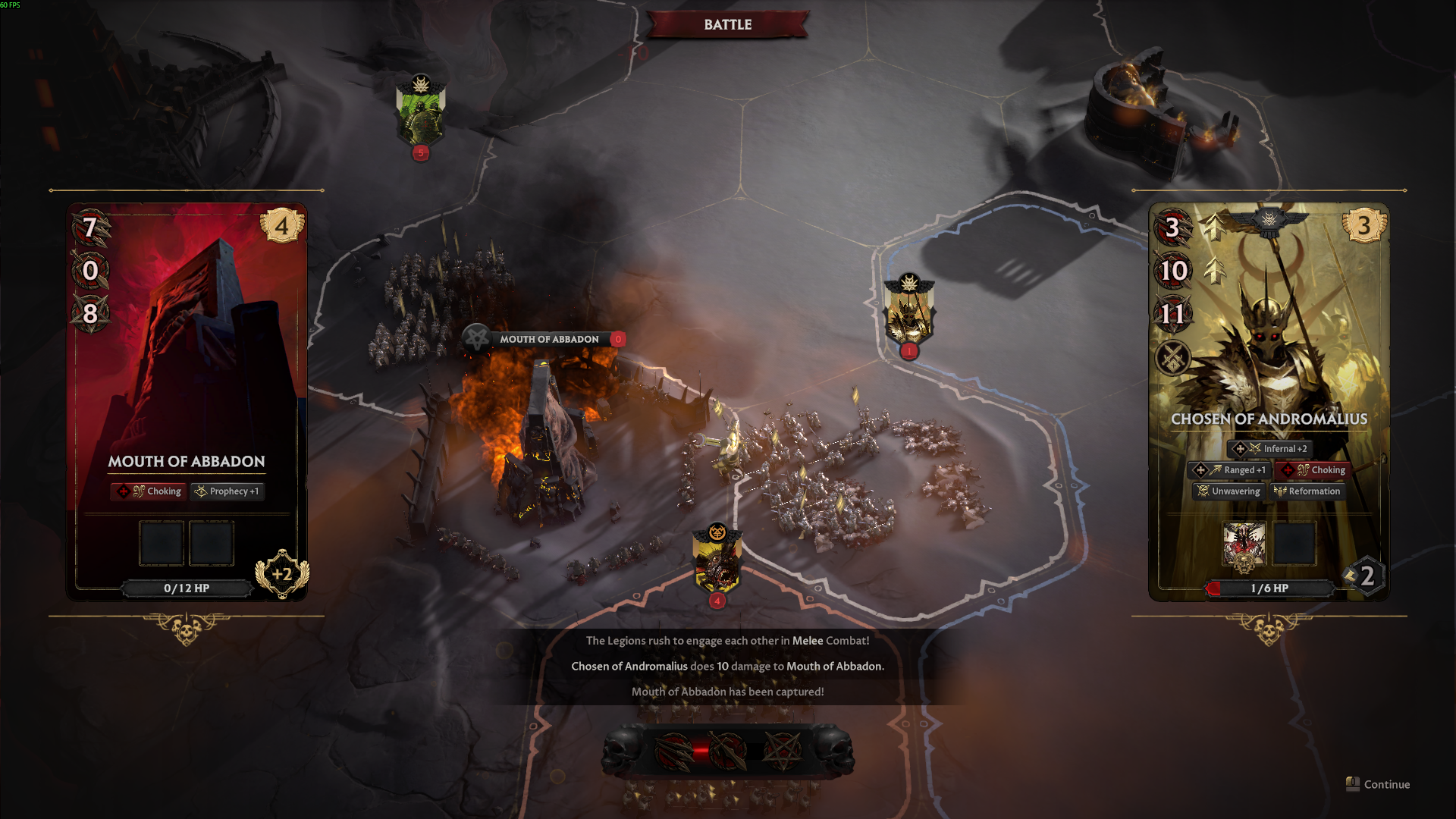
Task: Continue past the battle result
Action: point(1379,784)
